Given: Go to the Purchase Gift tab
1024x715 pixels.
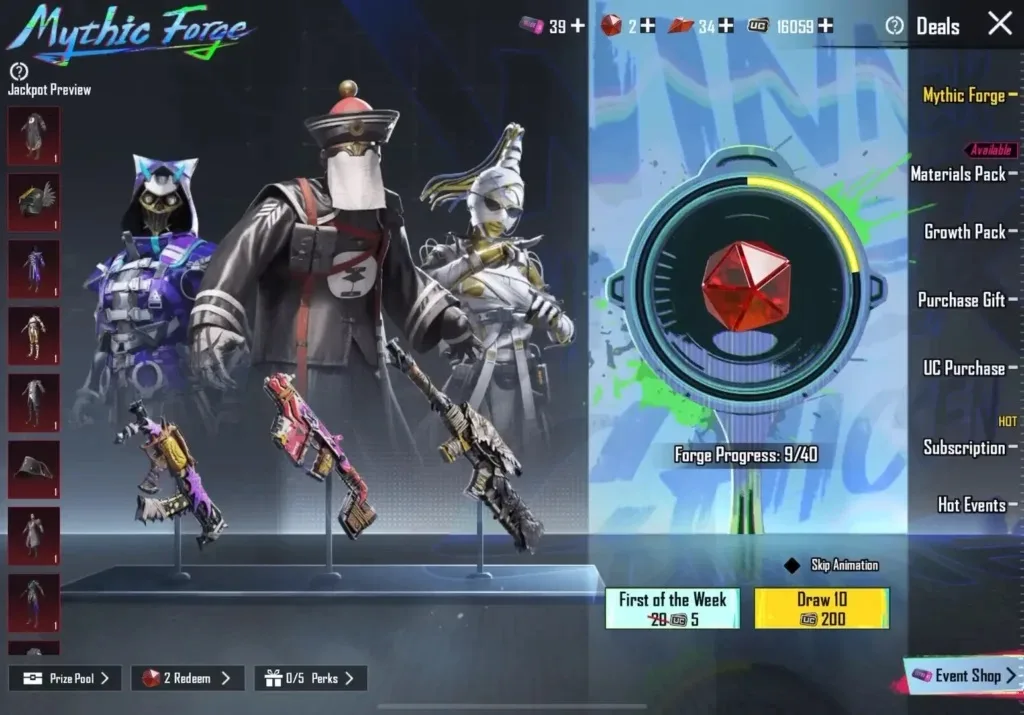Looking at the screenshot, I should pos(961,300).
